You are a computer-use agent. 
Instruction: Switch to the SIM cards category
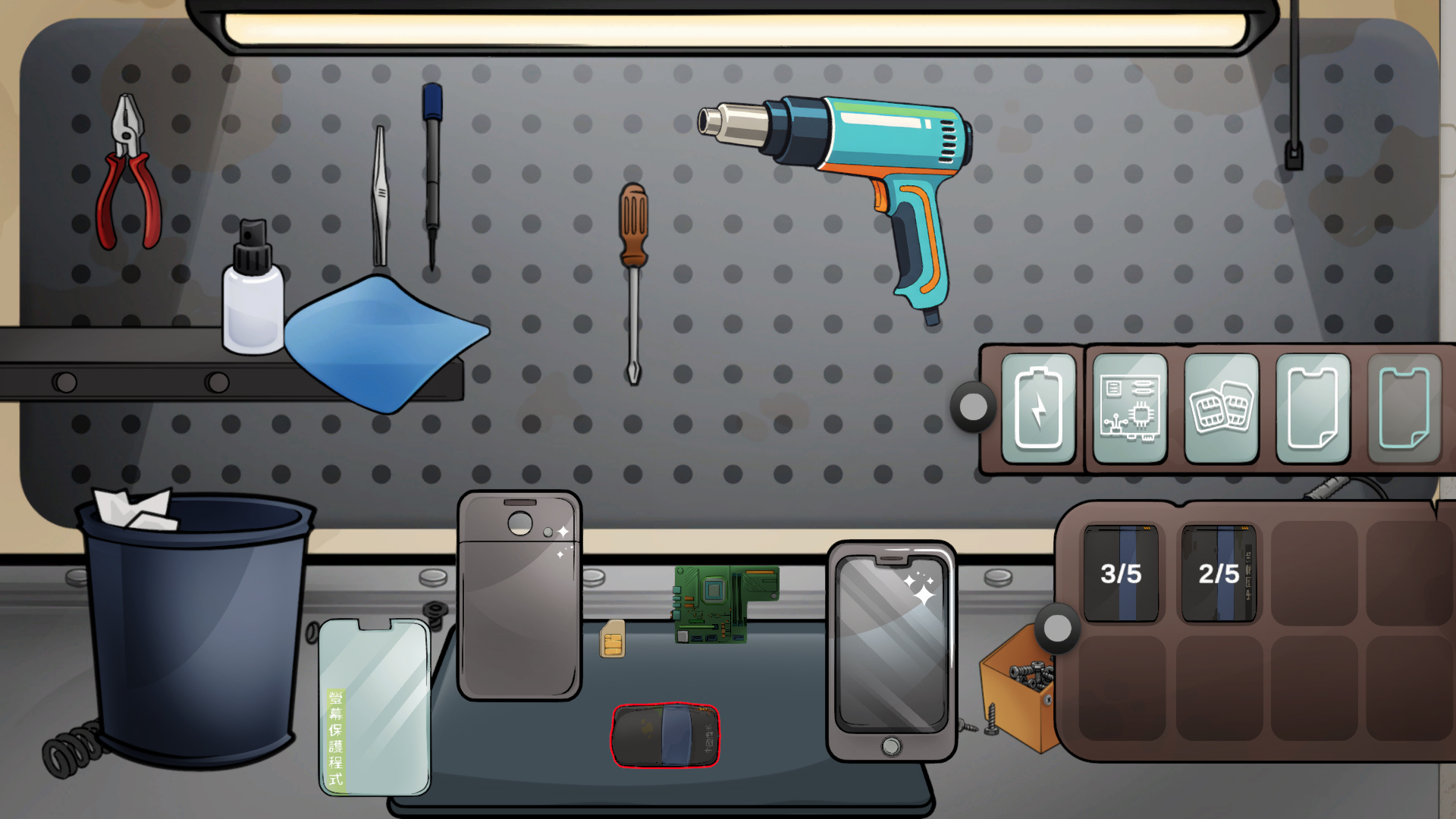(x=1221, y=408)
